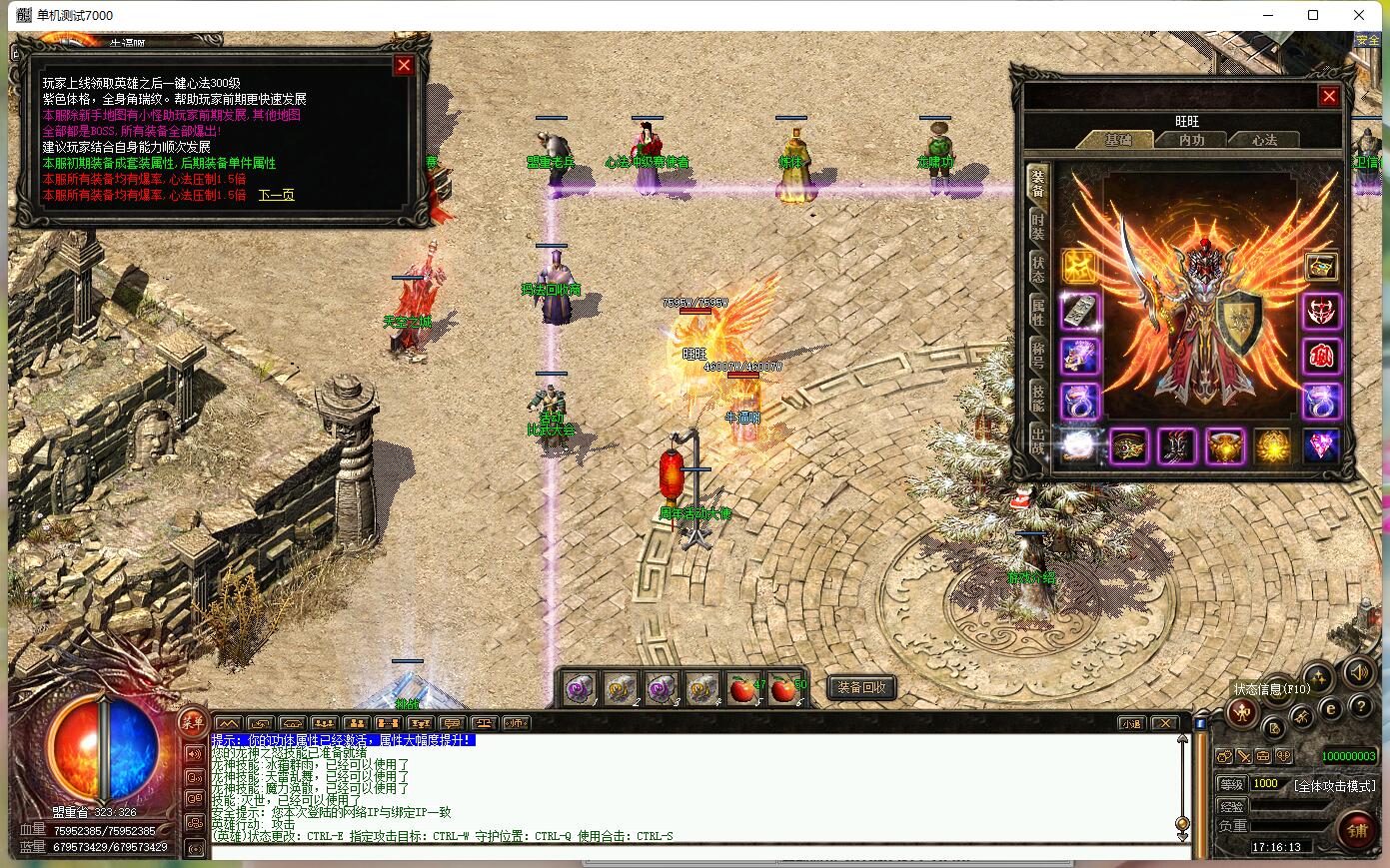
Task: Click the 等级 level button
Action: (1232, 784)
